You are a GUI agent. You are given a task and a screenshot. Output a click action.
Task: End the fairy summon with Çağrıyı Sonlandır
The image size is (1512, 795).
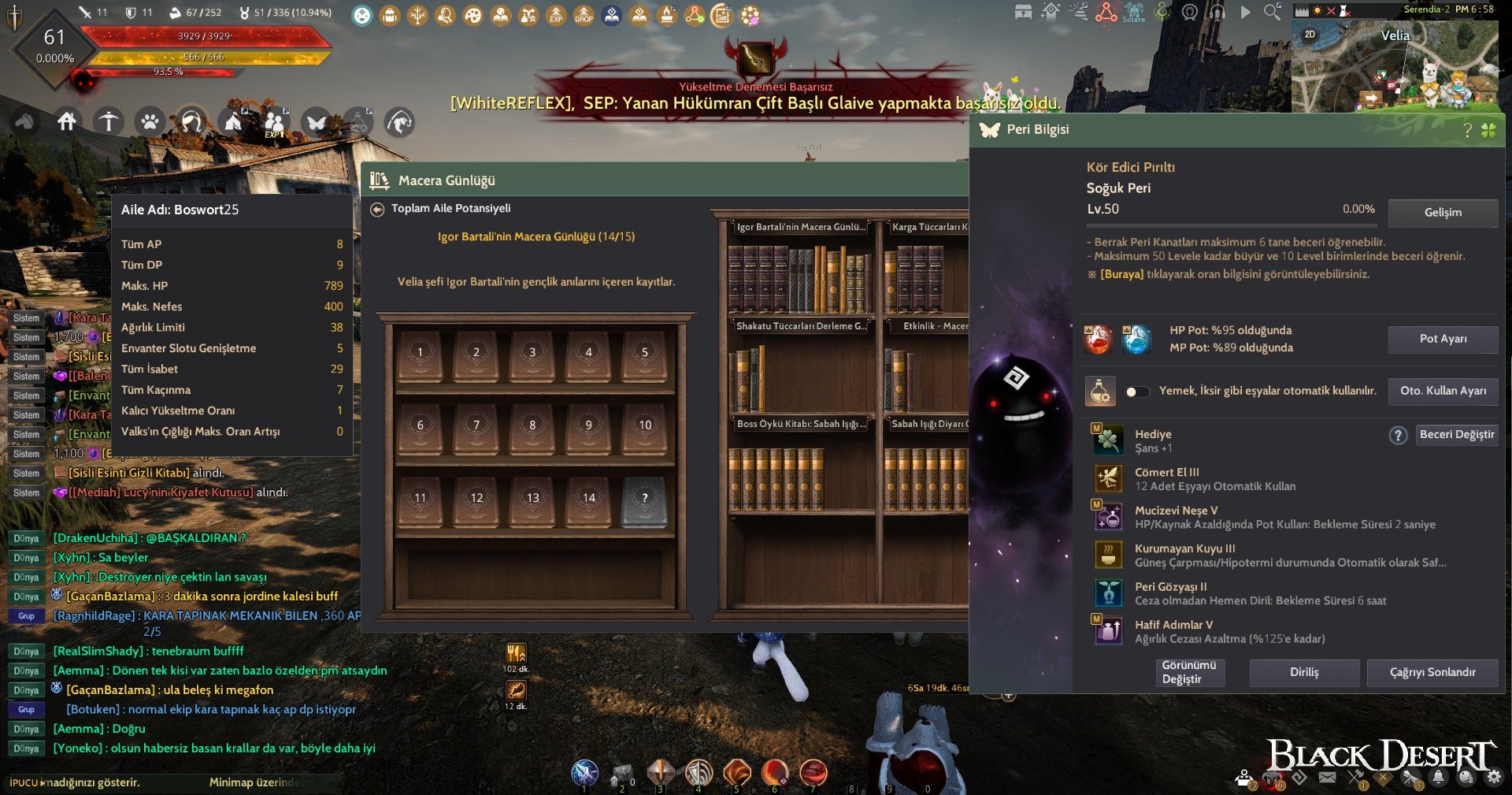pyautogui.click(x=1432, y=672)
